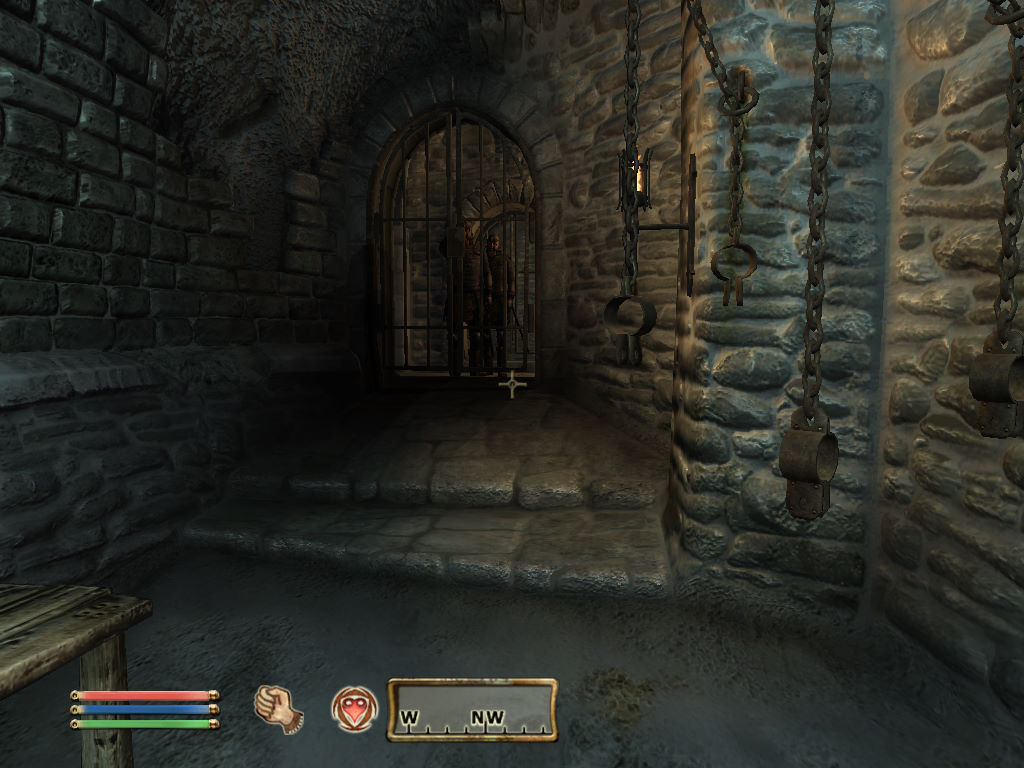Screen dimensions: 1024x768
Task: Select the red heart spell icon
Action: click(354, 709)
